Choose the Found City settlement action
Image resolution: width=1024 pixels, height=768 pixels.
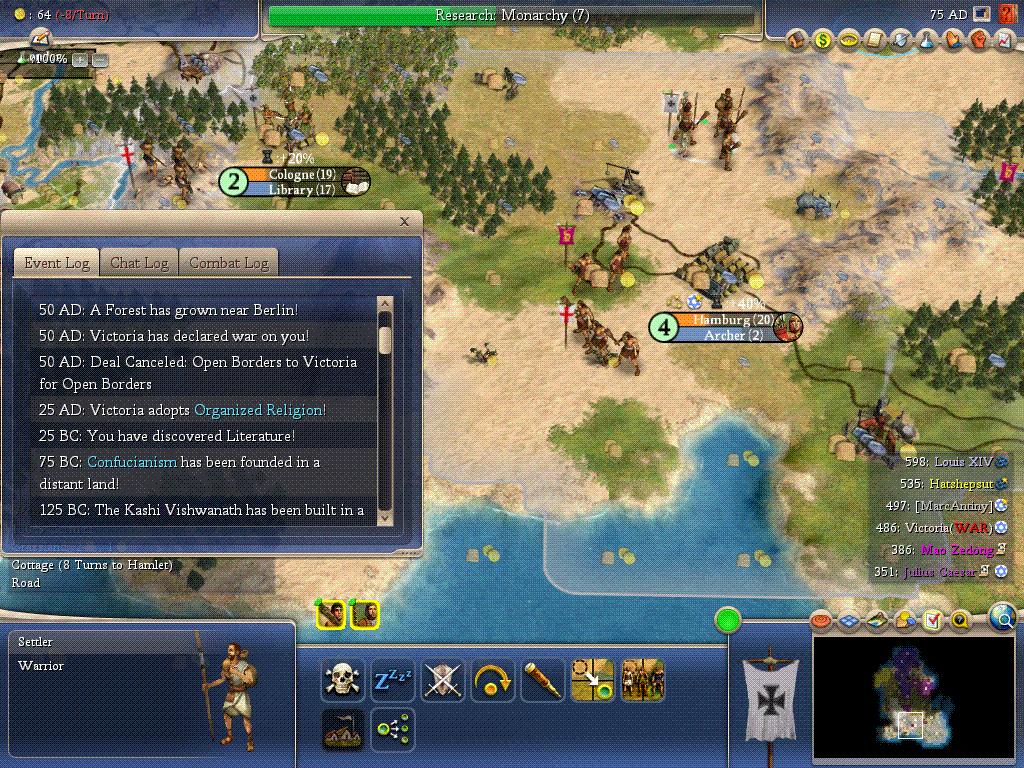(343, 731)
